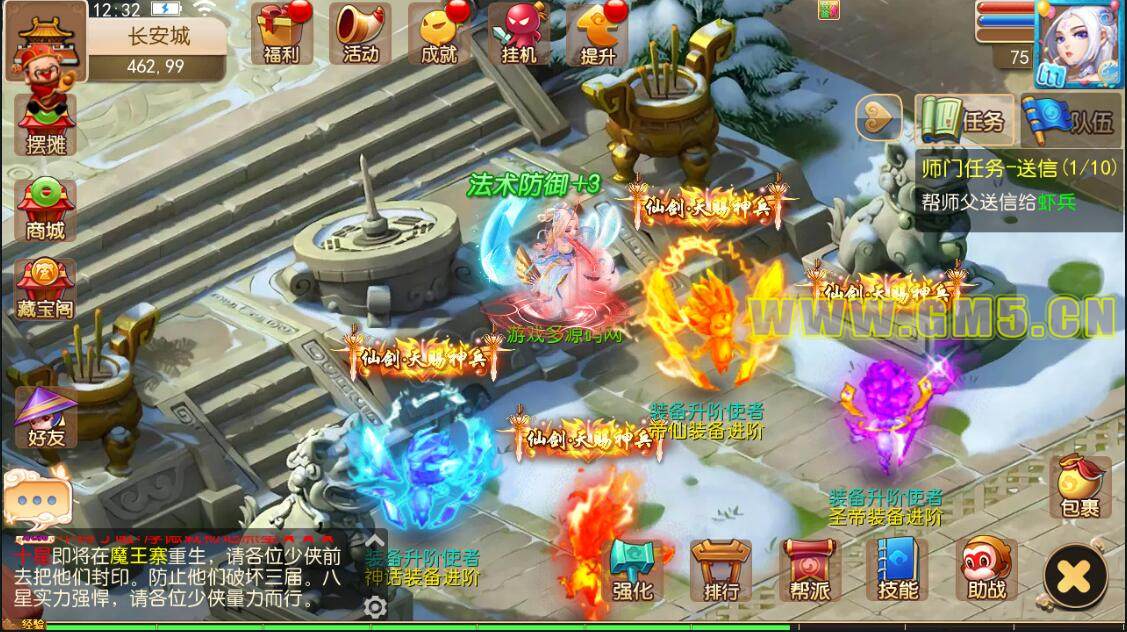Open the 帮派 guild menu
This screenshot has width=1127, height=632.
click(808, 571)
